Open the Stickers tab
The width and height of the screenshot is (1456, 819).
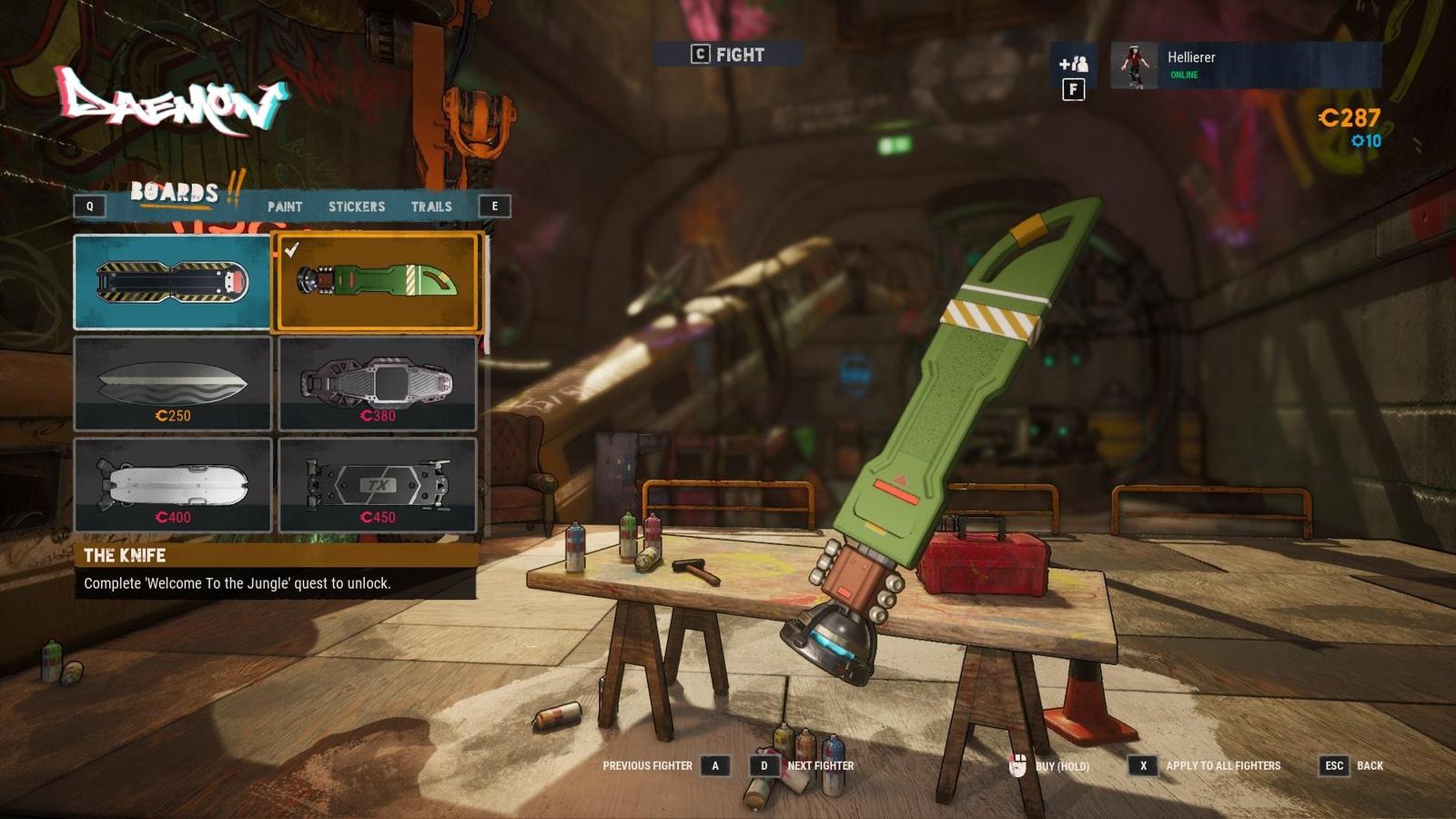[356, 207]
